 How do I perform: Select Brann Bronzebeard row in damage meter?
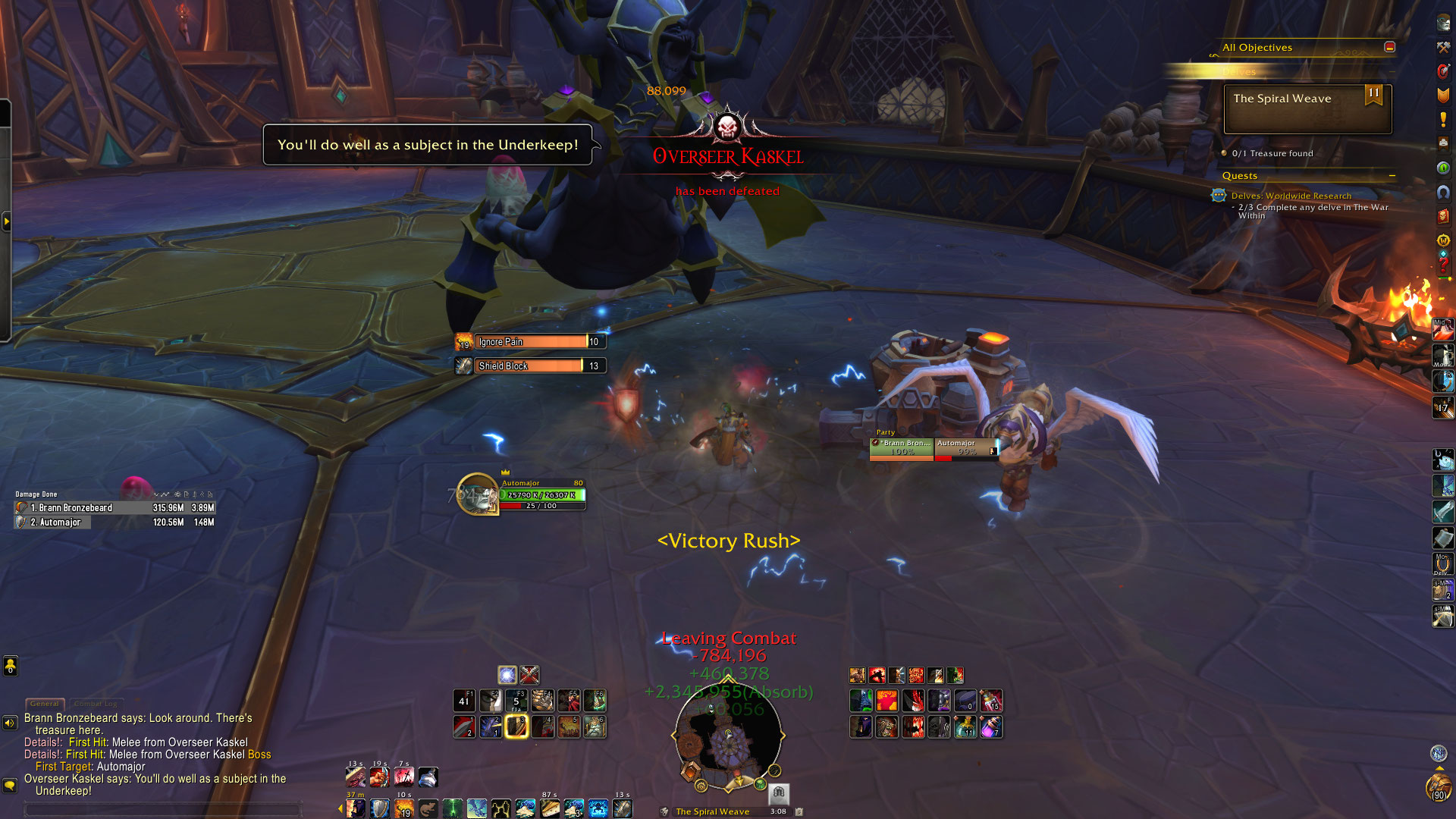point(115,508)
